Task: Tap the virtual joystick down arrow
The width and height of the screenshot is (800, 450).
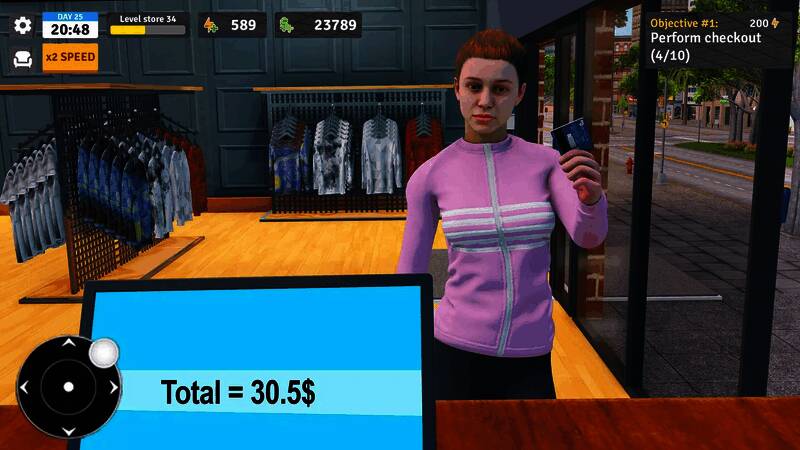Action: (68, 430)
